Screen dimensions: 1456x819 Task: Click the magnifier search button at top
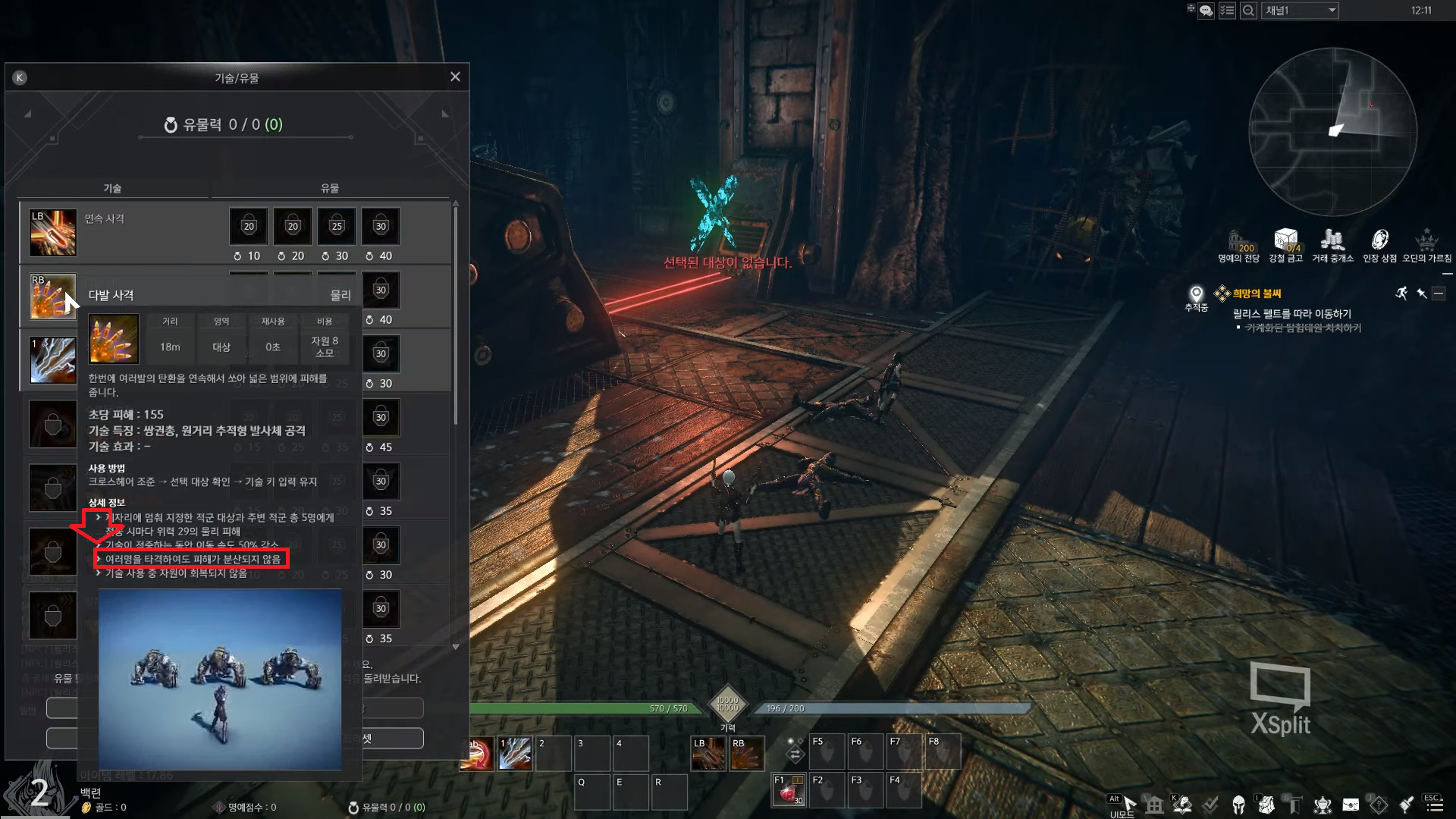pyautogui.click(x=1247, y=11)
